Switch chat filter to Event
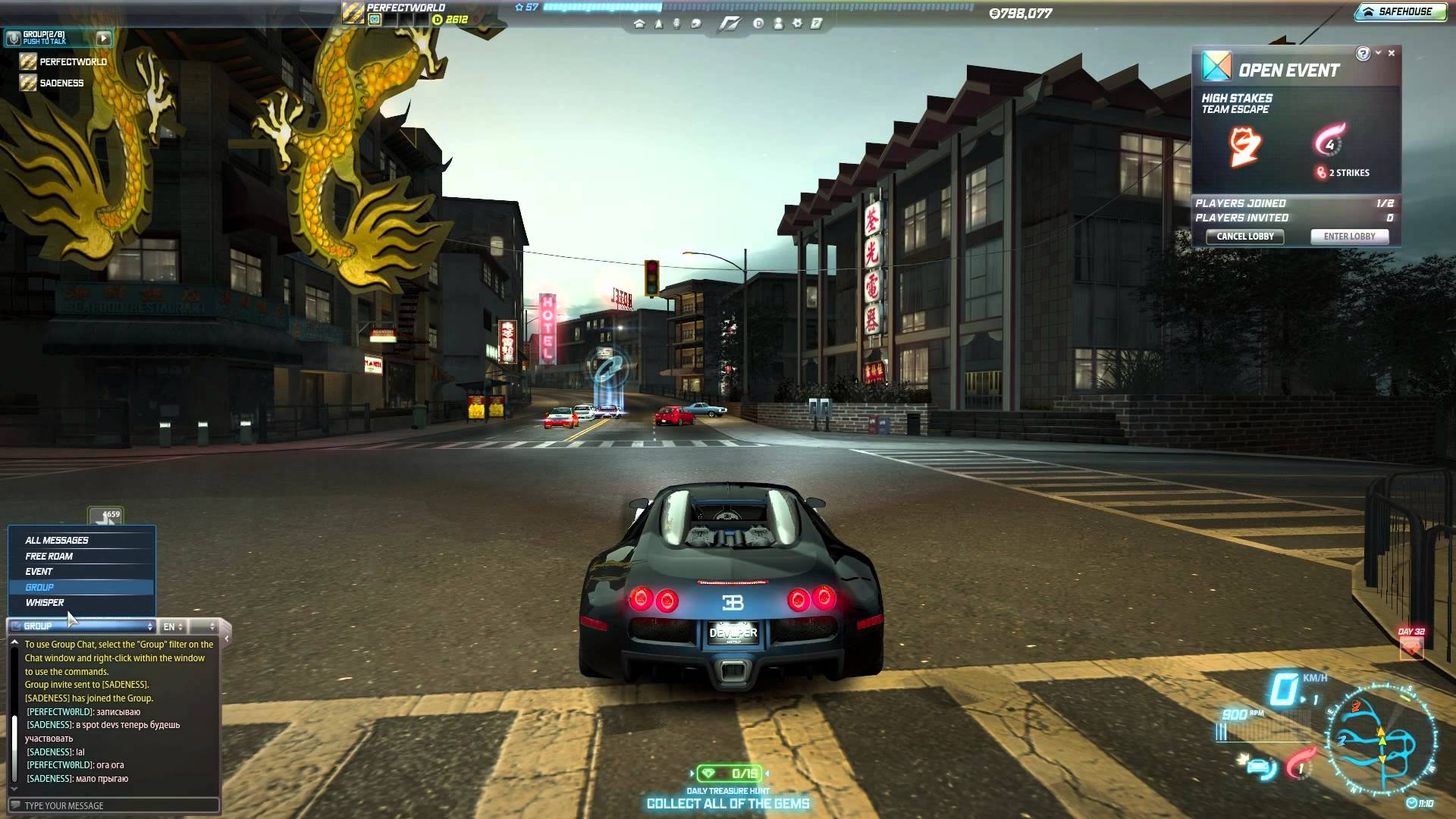This screenshot has width=1456, height=819. point(39,572)
